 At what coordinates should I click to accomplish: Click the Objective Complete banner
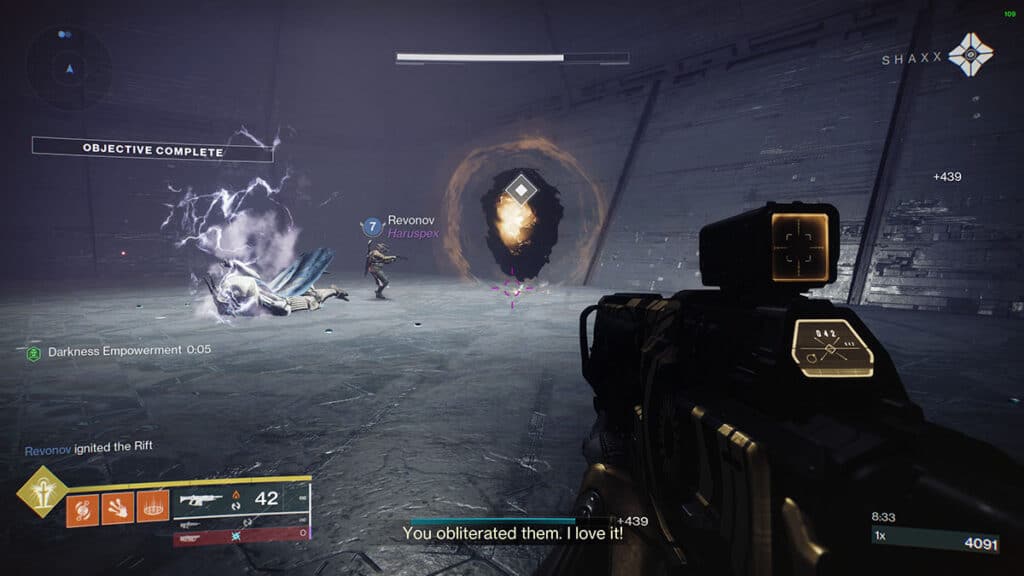pos(152,151)
